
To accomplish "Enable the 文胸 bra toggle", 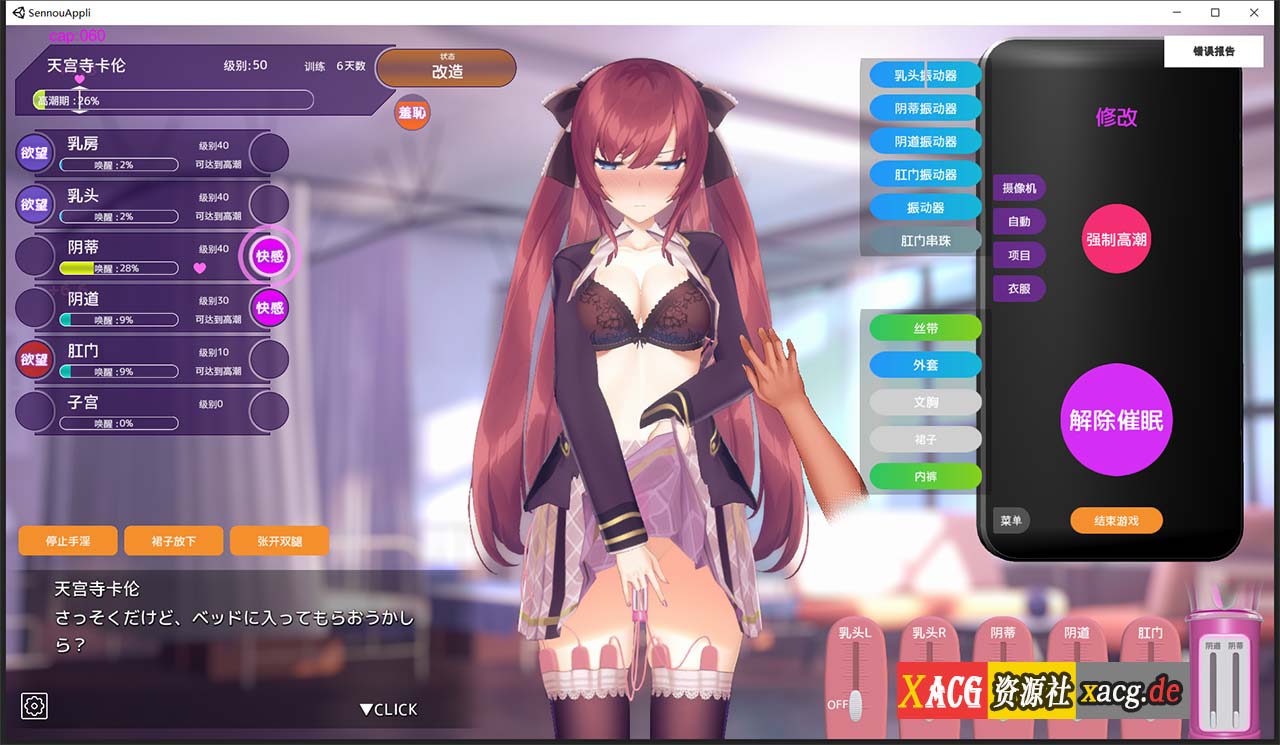I will click(x=924, y=401).
